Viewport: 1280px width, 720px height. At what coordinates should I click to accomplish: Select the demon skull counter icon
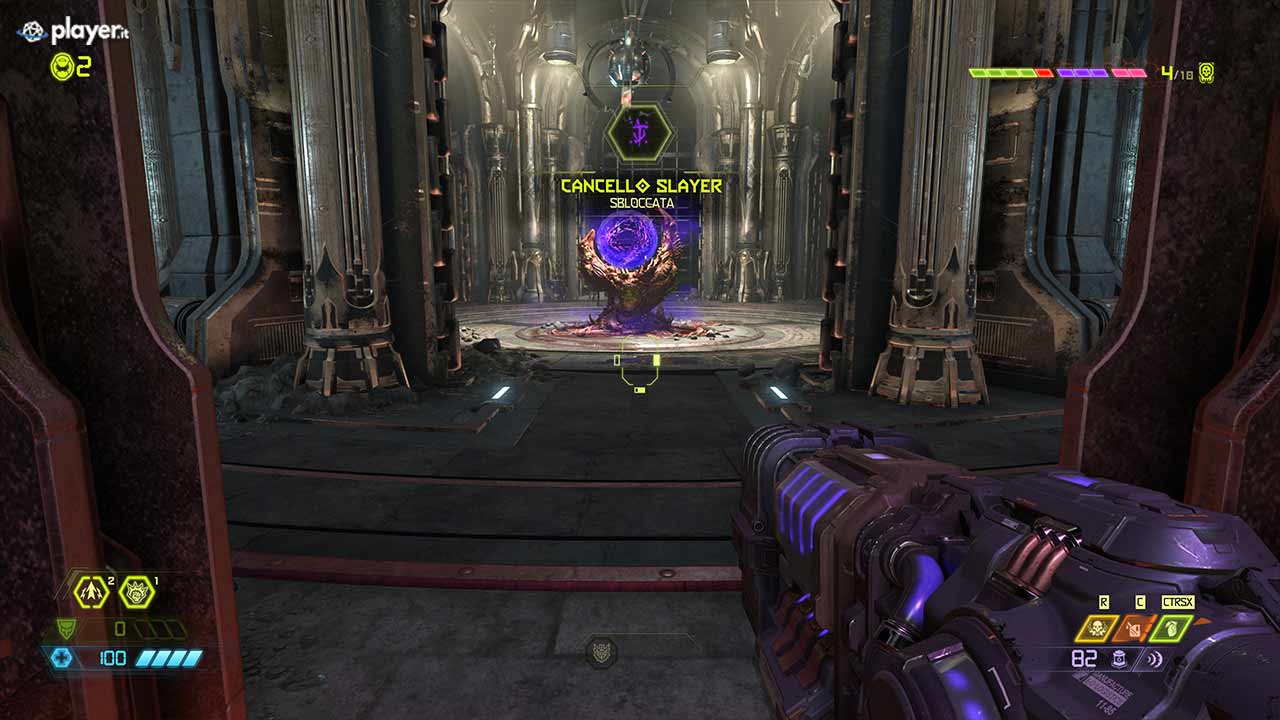click(x=1206, y=73)
